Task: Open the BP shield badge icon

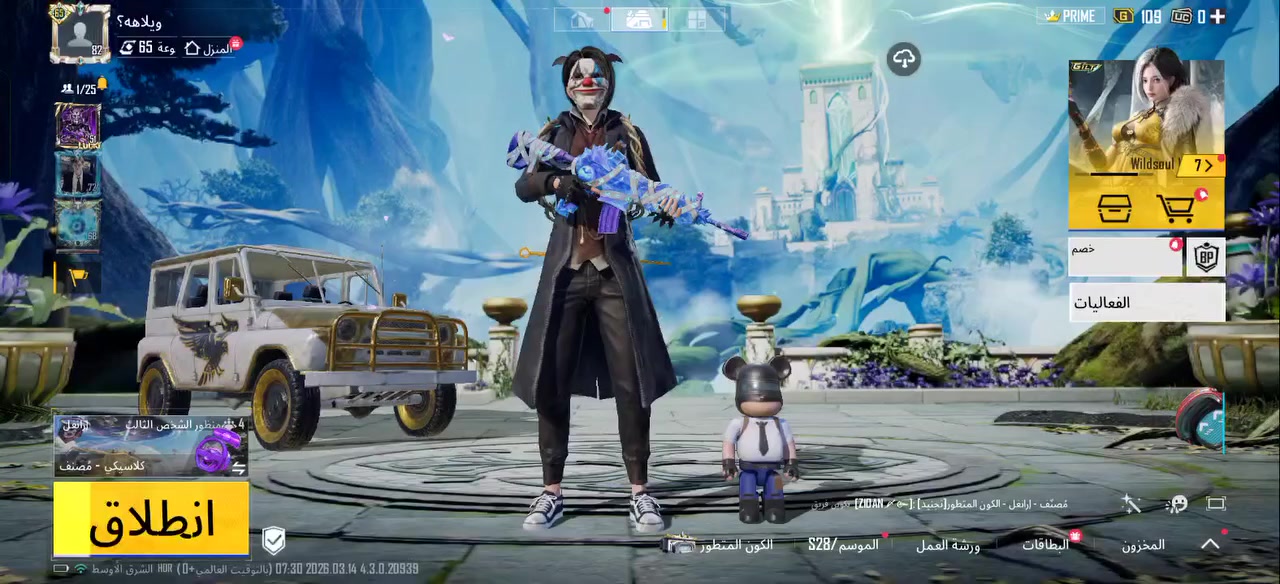Action: coord(1206,258)
